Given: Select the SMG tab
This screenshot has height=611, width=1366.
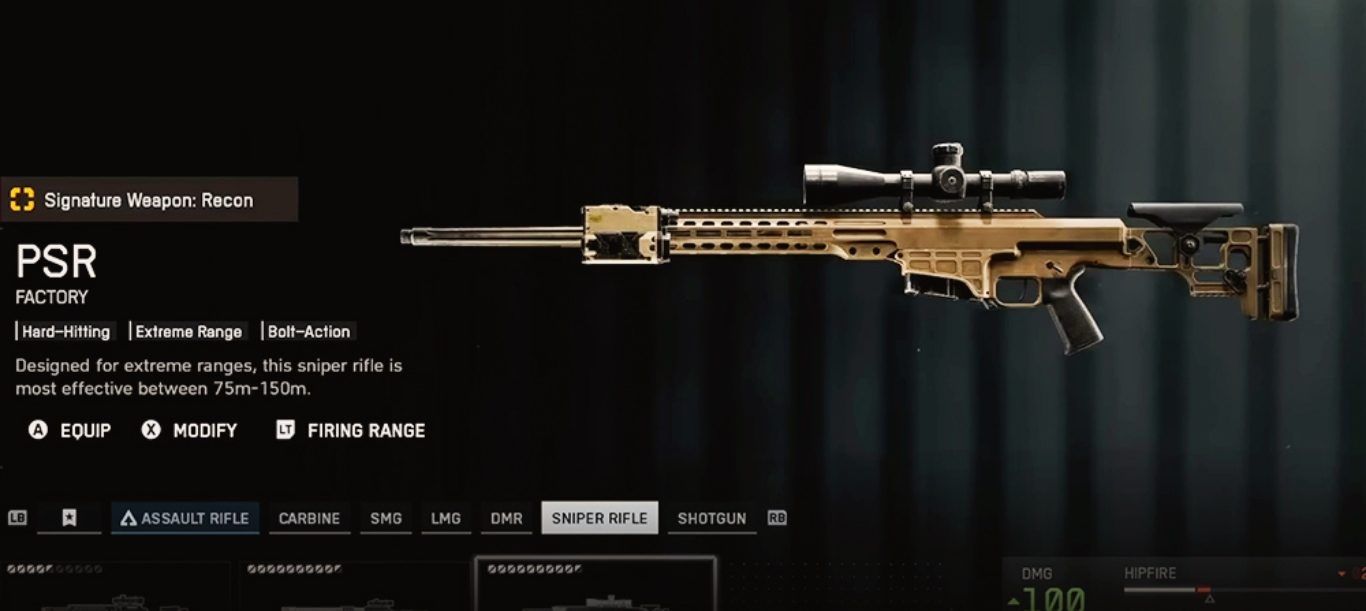Looking at the screenshot, I should (x=385, y=518).
